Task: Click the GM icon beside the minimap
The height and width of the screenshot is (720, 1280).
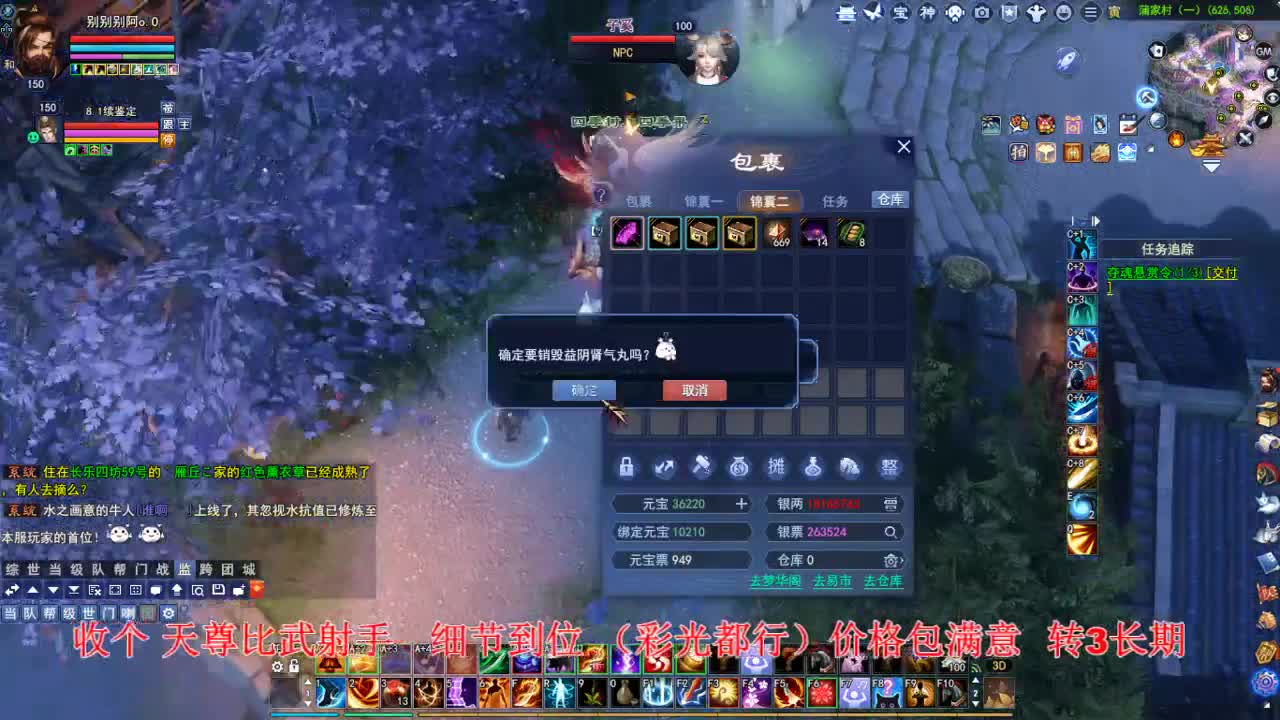Action: (x=1263, y=51)
